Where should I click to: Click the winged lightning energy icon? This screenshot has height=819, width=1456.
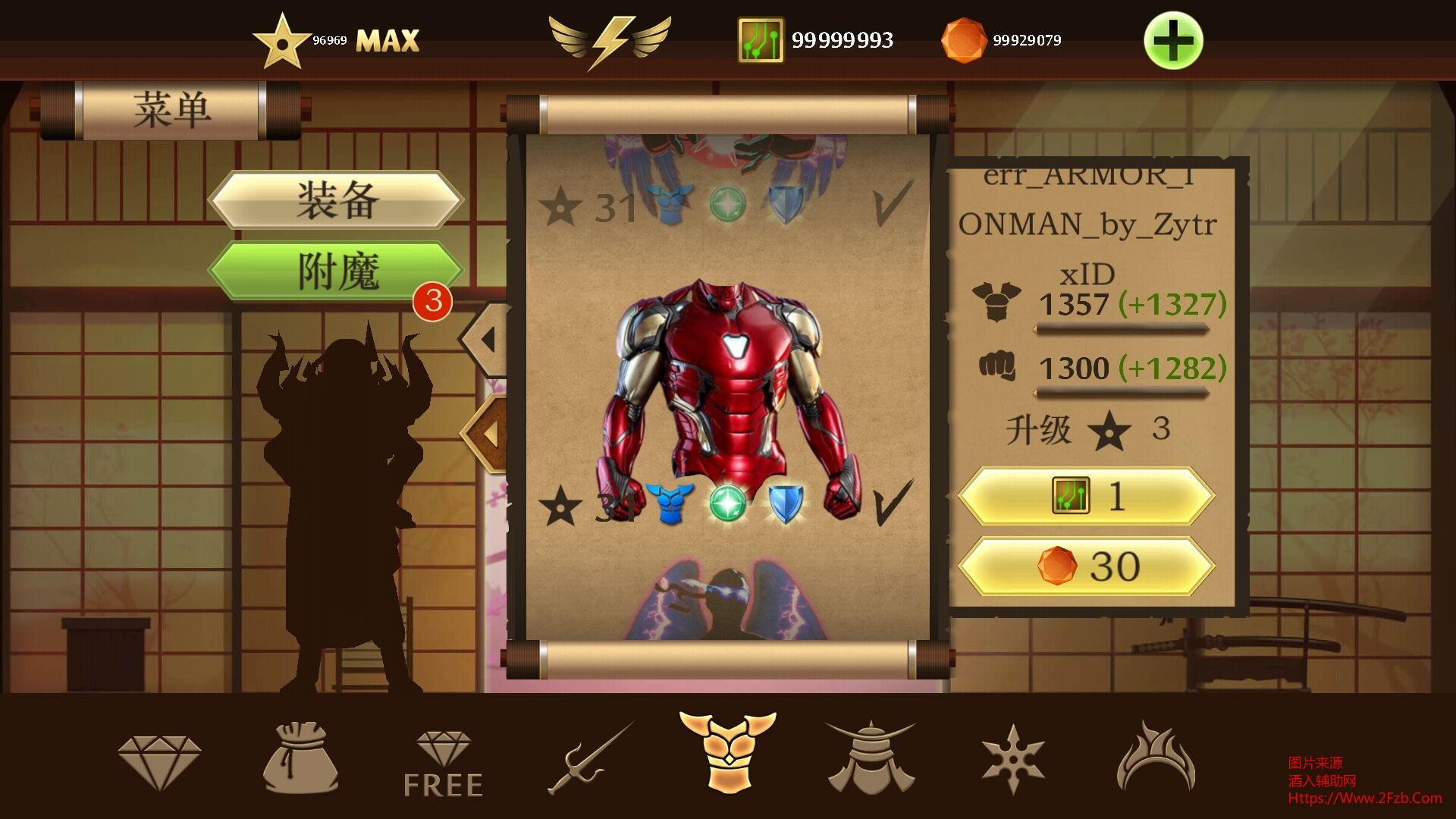610,40
